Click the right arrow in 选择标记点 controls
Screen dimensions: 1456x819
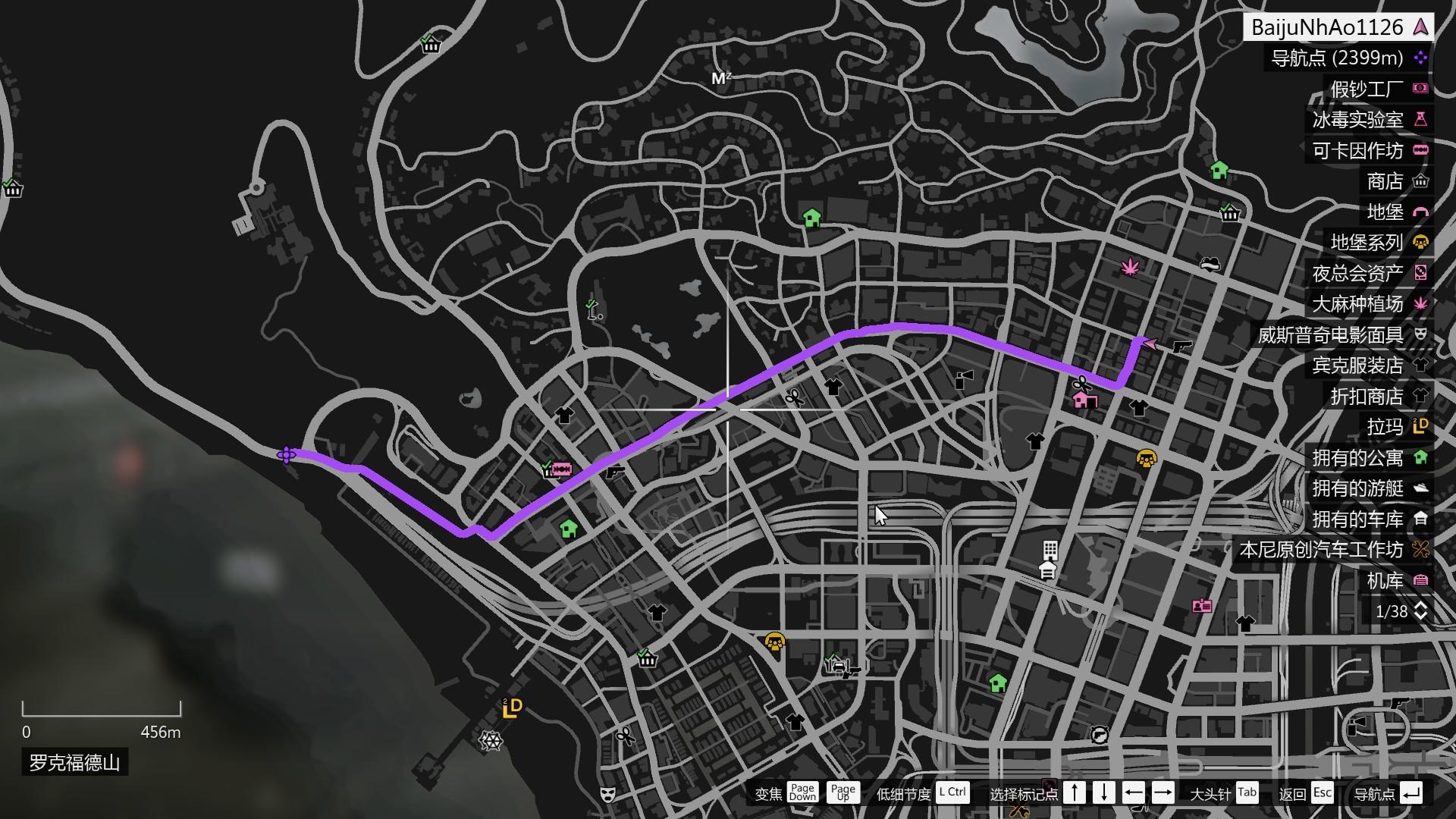(1164, 793)
